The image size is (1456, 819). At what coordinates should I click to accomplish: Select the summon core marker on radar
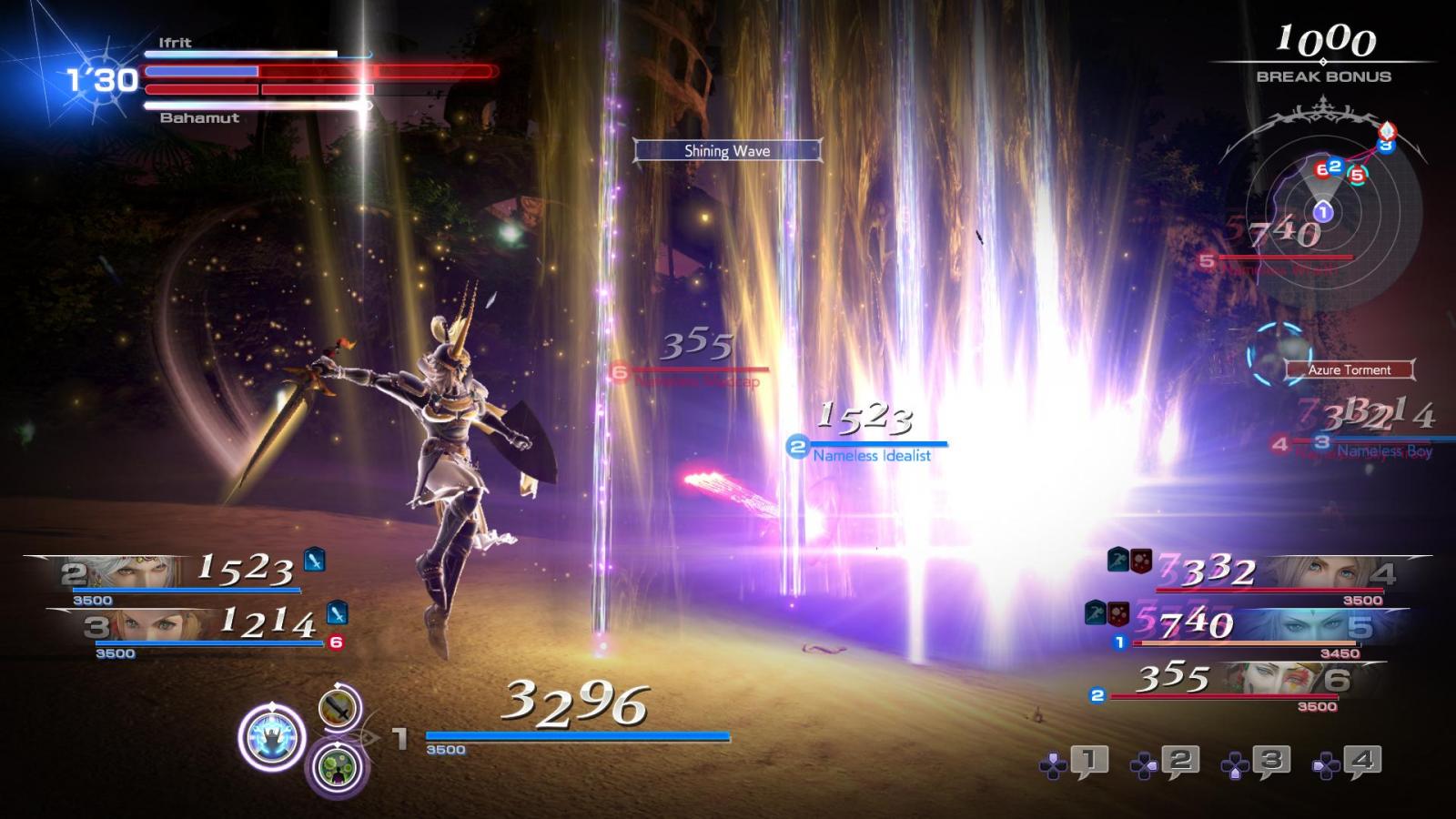pos(1385,129)
